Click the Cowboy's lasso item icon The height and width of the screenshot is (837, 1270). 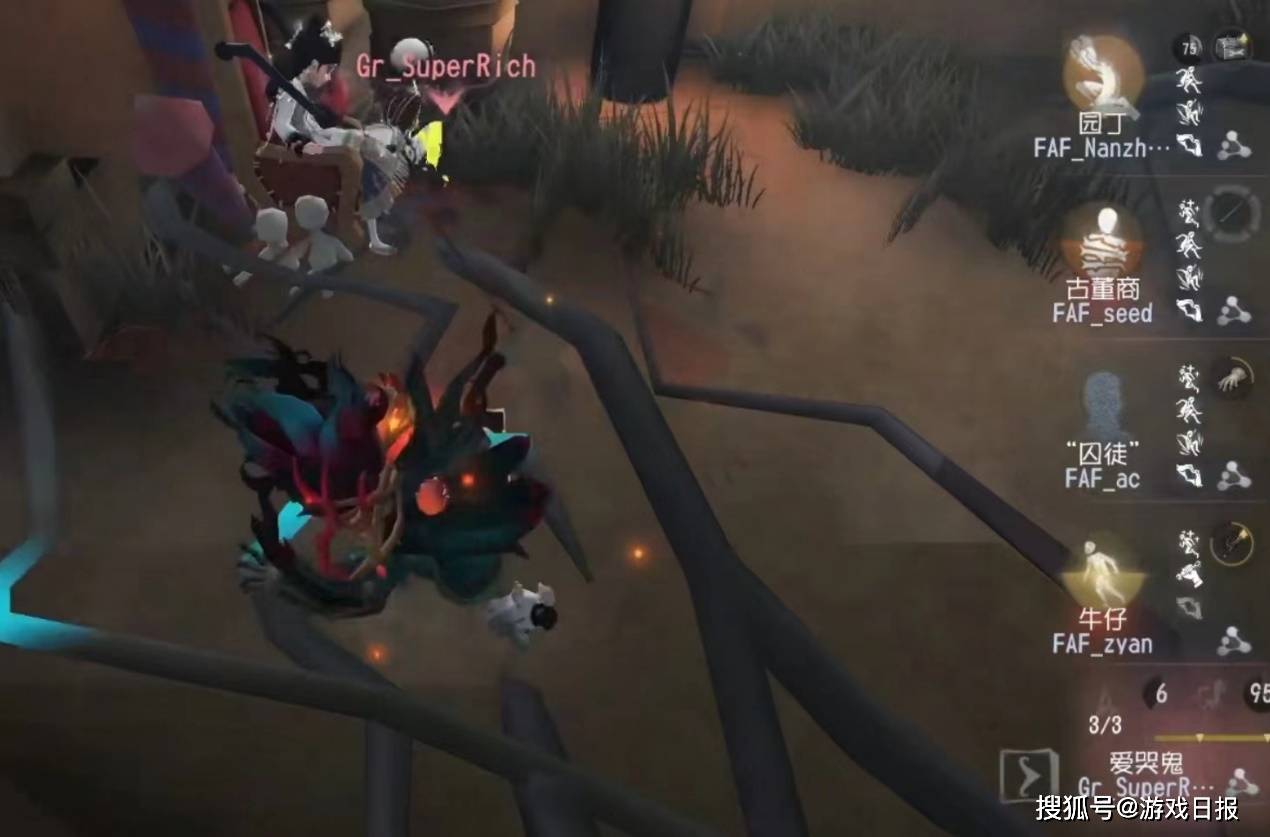(x=1231, y=543)
